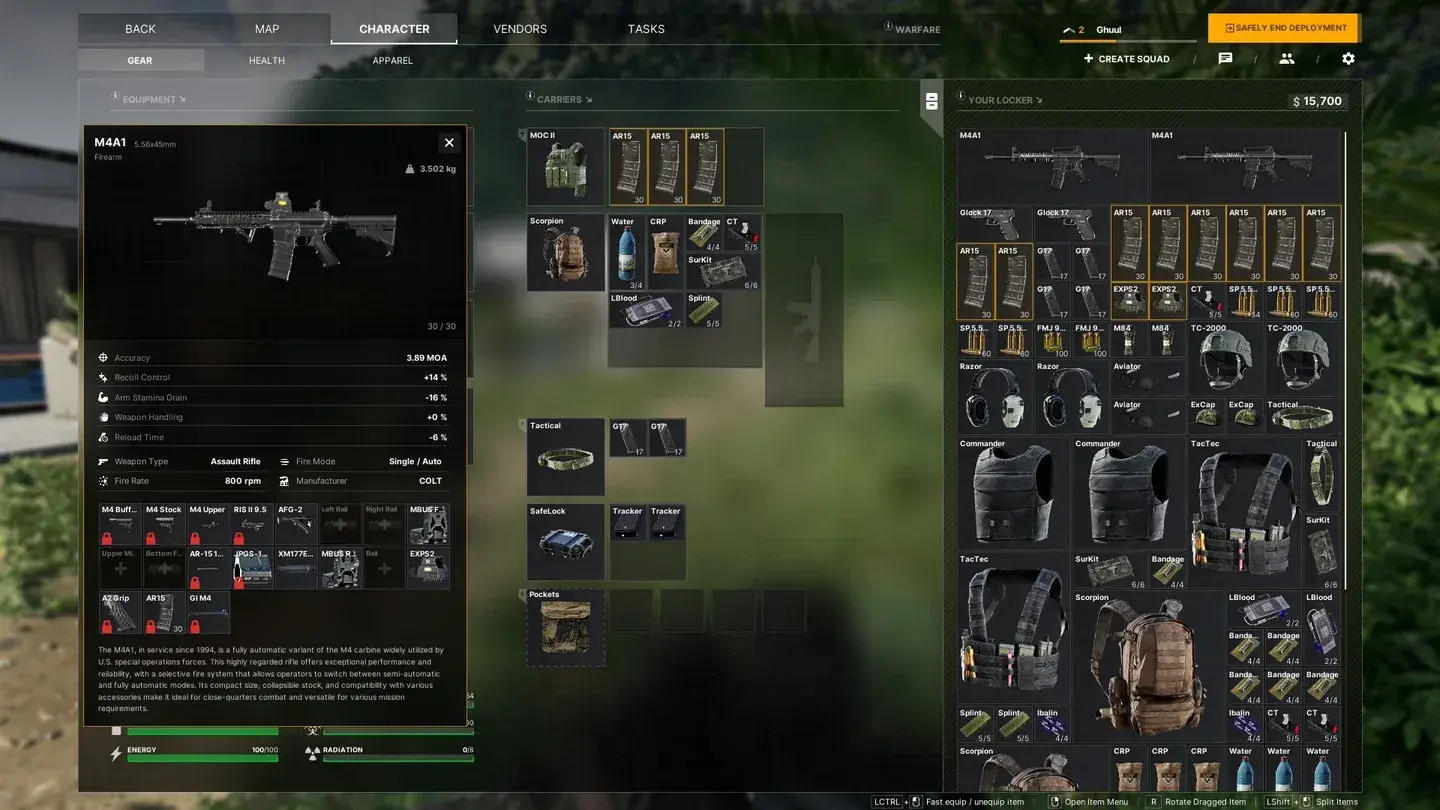Image resolution: width=1440 pixels, height=810 pixels.
Task: Collapse the EQUIPMENT section chevron
Action: coord(182,99)
